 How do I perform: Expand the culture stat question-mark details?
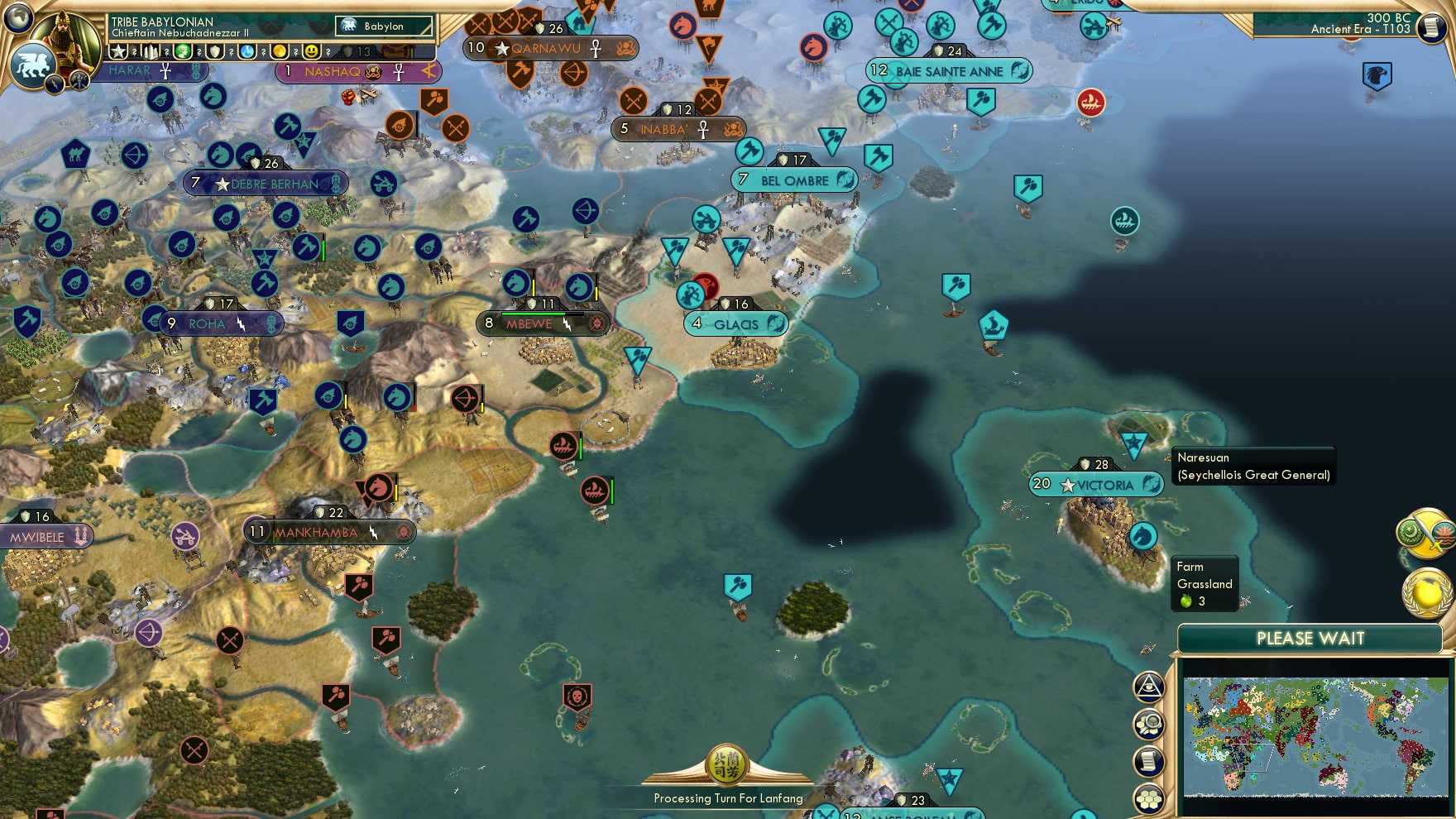[199, 52]
